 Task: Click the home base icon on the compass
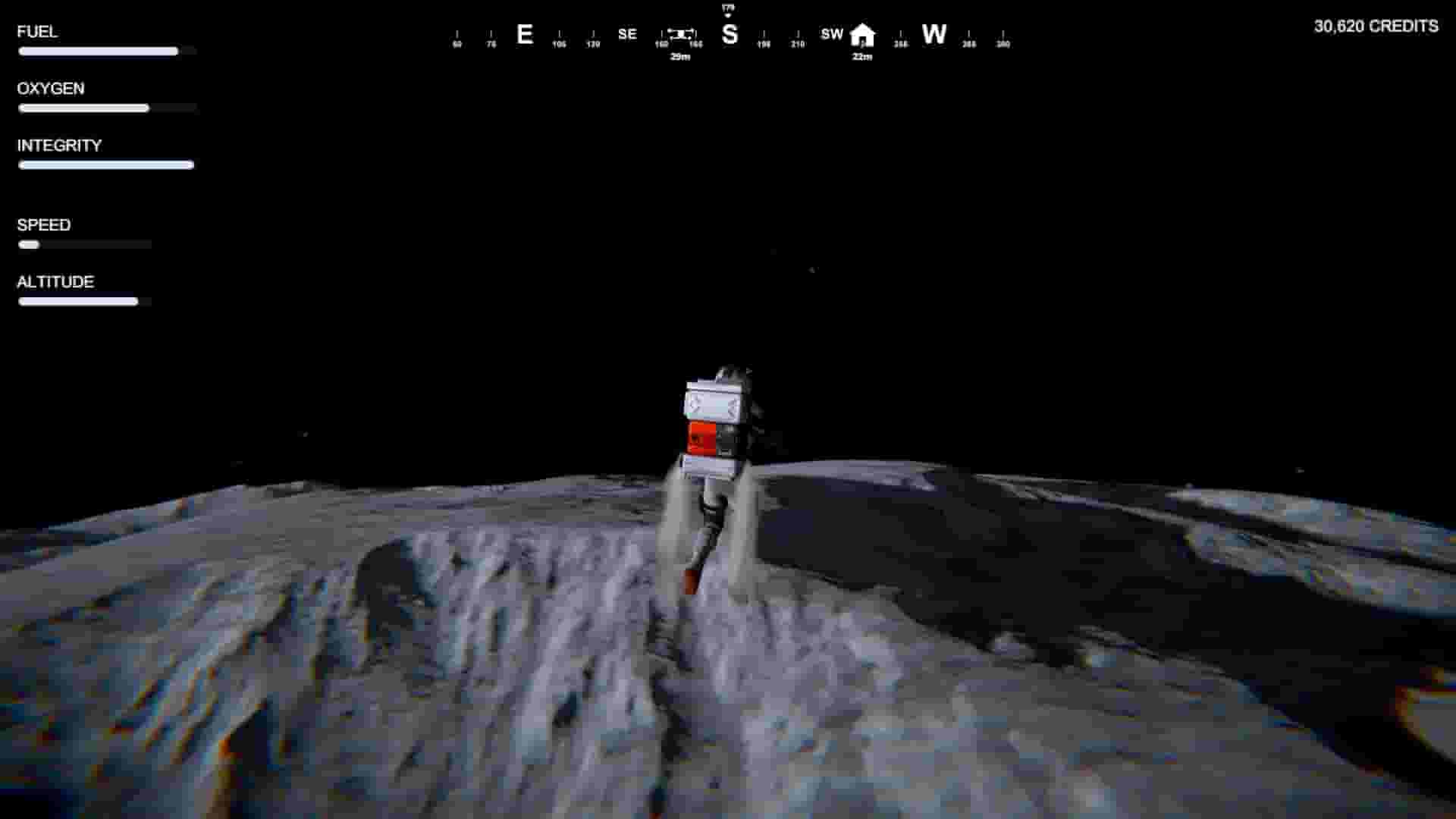point(861,35)
